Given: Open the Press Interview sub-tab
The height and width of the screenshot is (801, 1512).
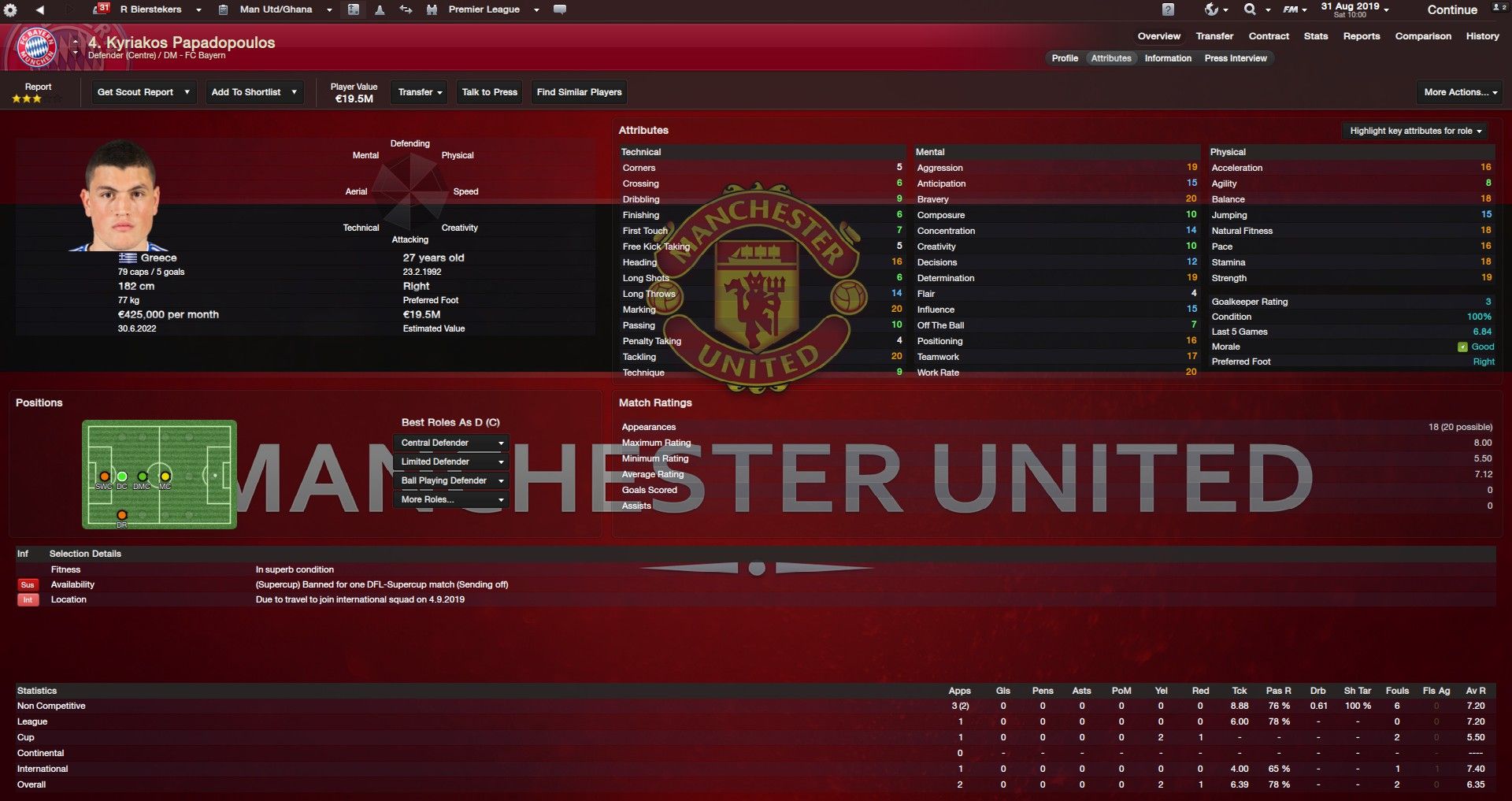Looking at the screenshot, I should coord(1236,58).
